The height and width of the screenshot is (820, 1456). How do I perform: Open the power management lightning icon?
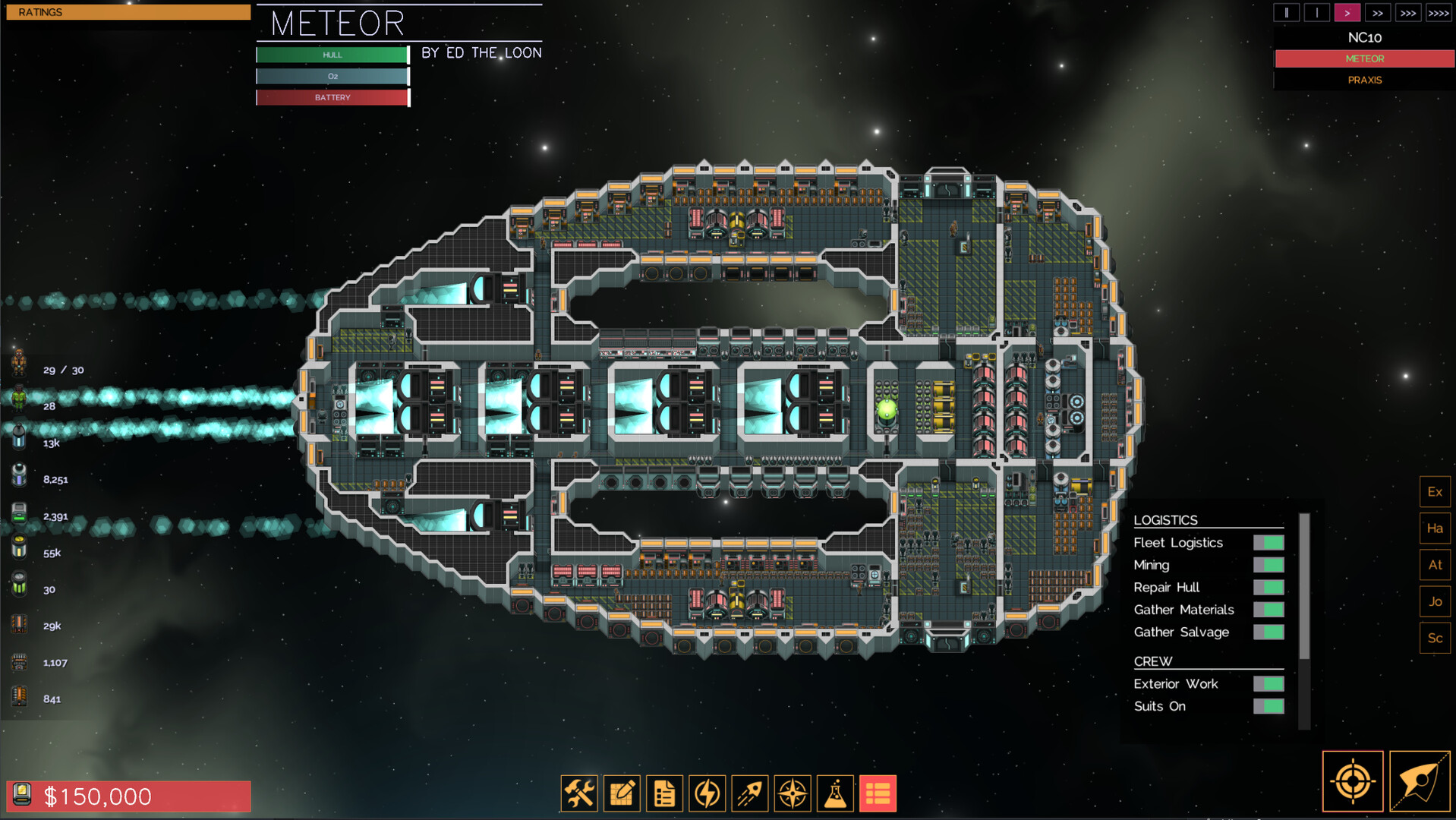pyautogui.click(x=707, y=793)
